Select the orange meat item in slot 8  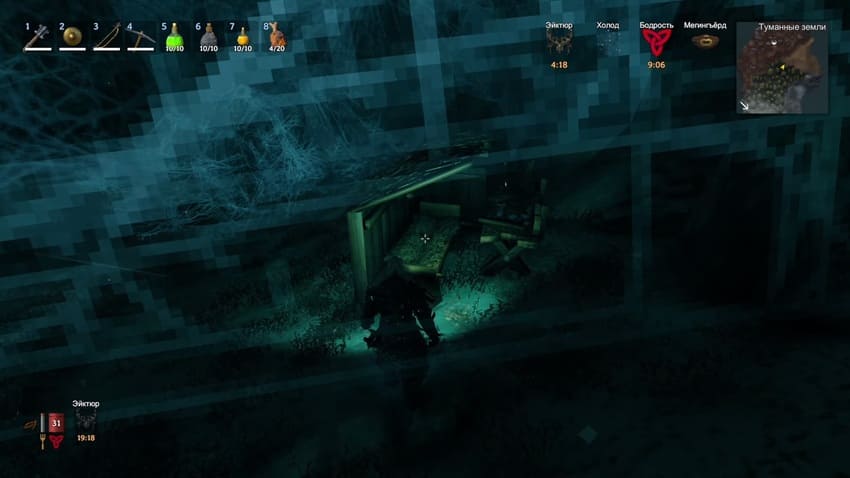(276, 38)
